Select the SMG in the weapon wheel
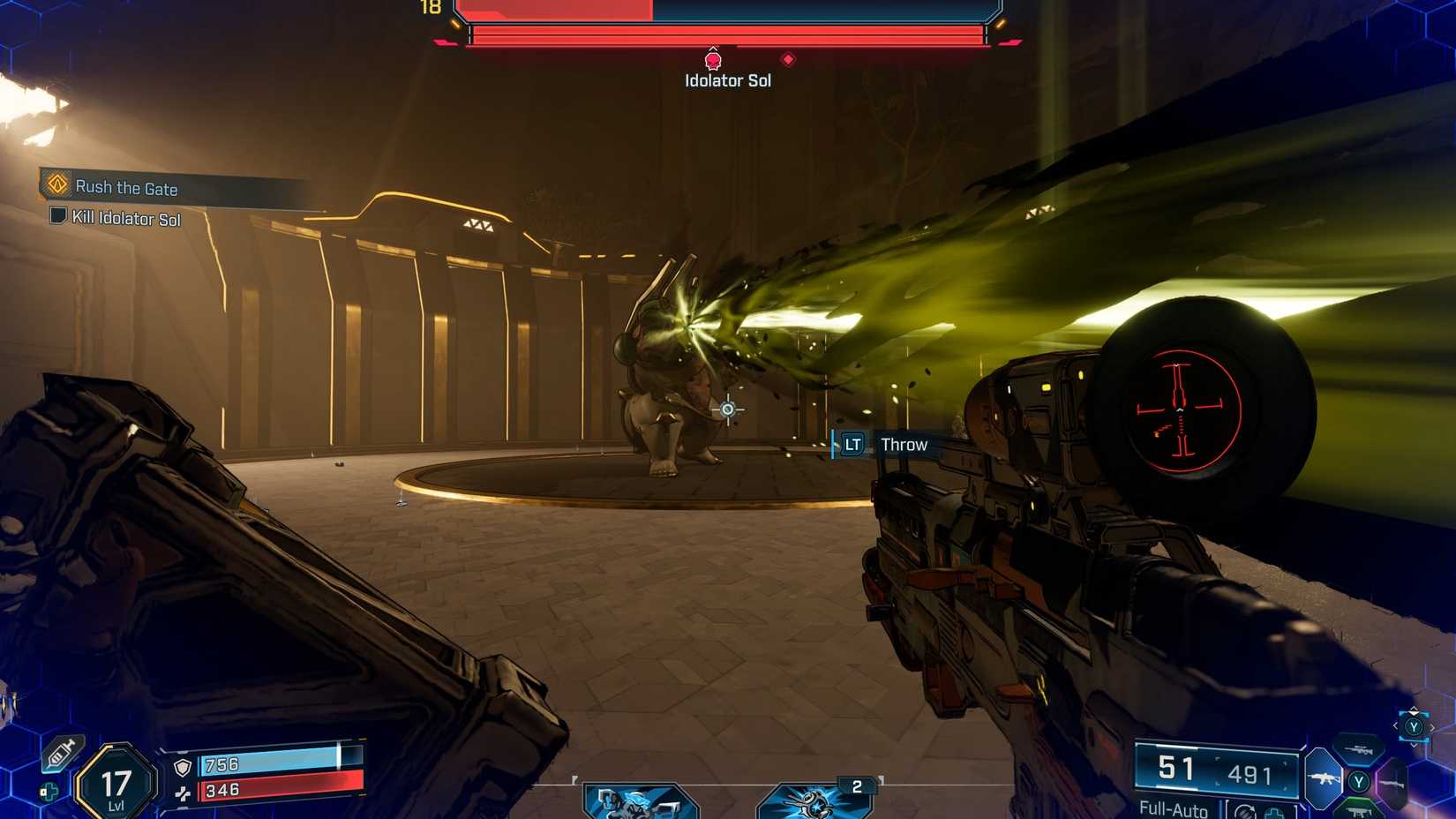 pyautogui.click(x=1359, y=813)
